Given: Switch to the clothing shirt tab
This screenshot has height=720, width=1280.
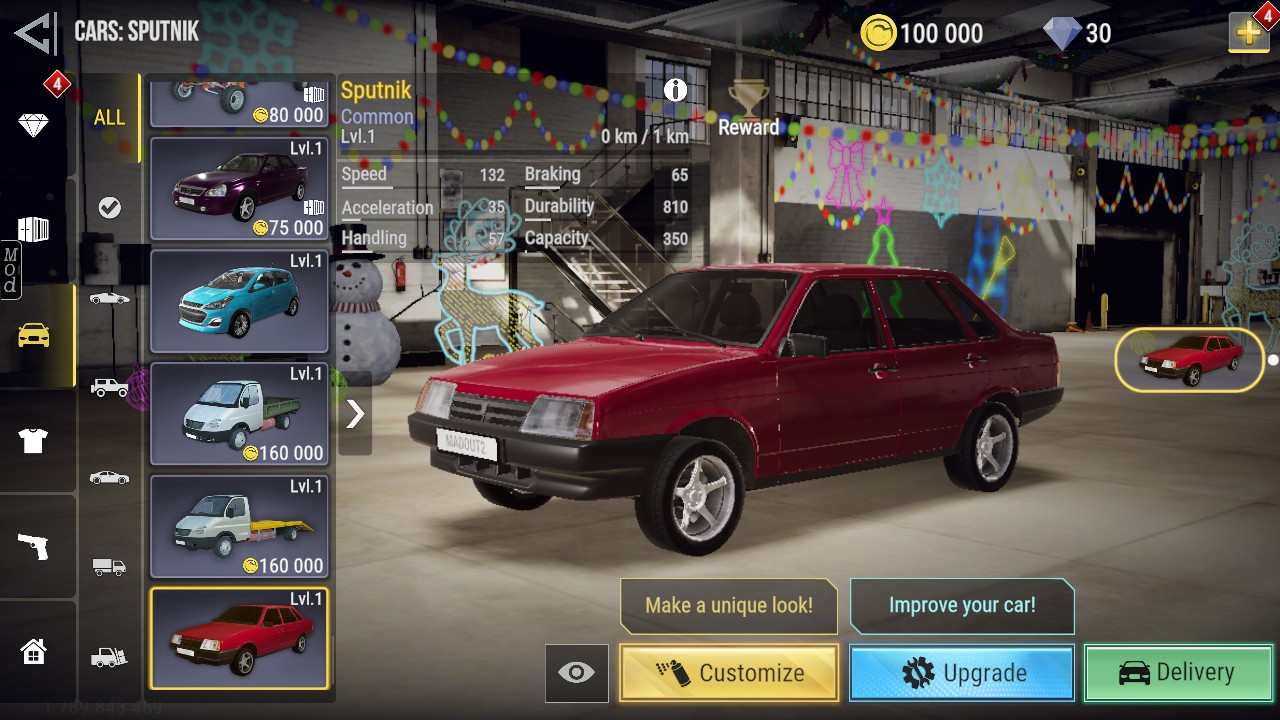Looking at the screenshot, I should (34, 440).
